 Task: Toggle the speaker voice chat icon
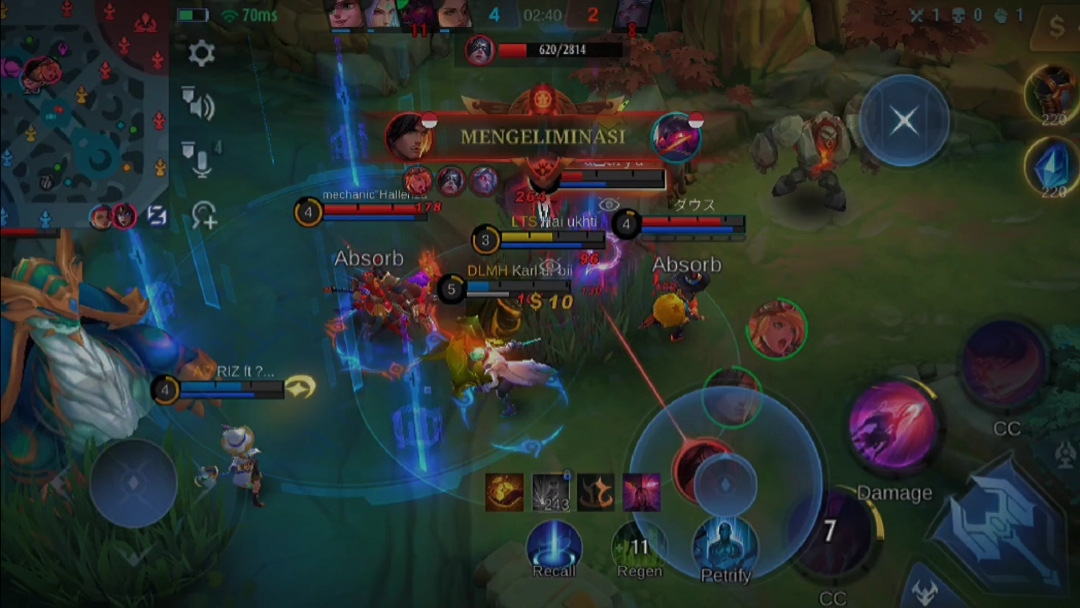point(197,103)
